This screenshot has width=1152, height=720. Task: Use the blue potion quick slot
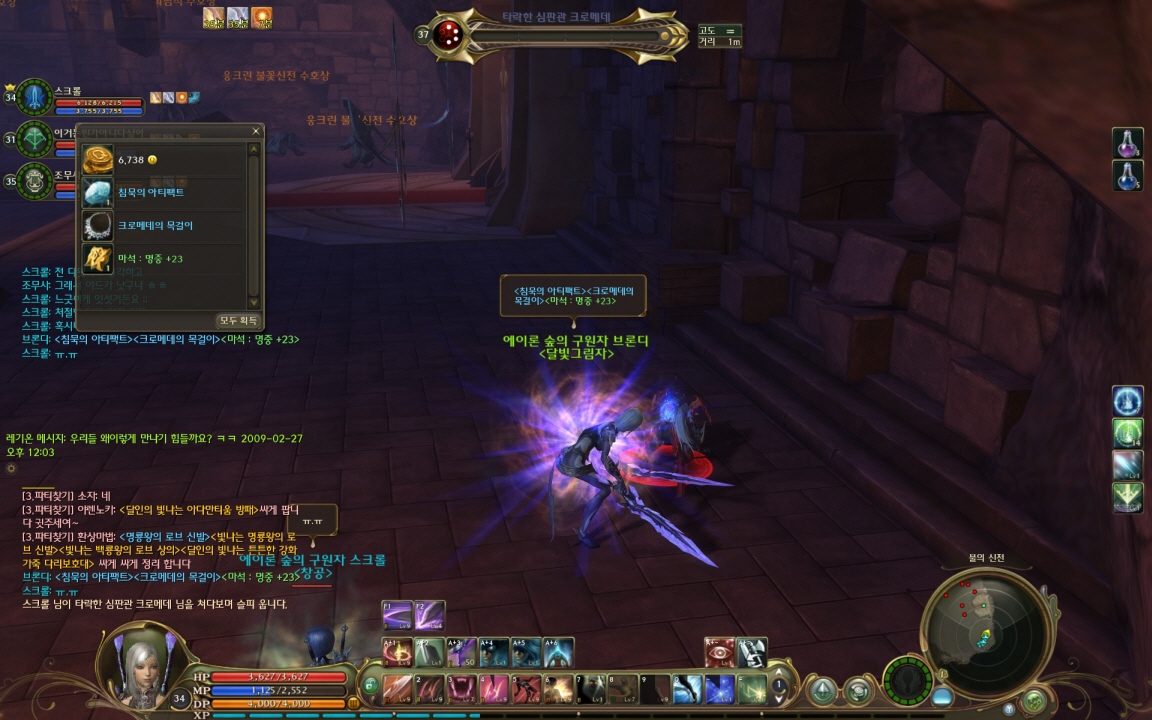(x=1128, y=176)
